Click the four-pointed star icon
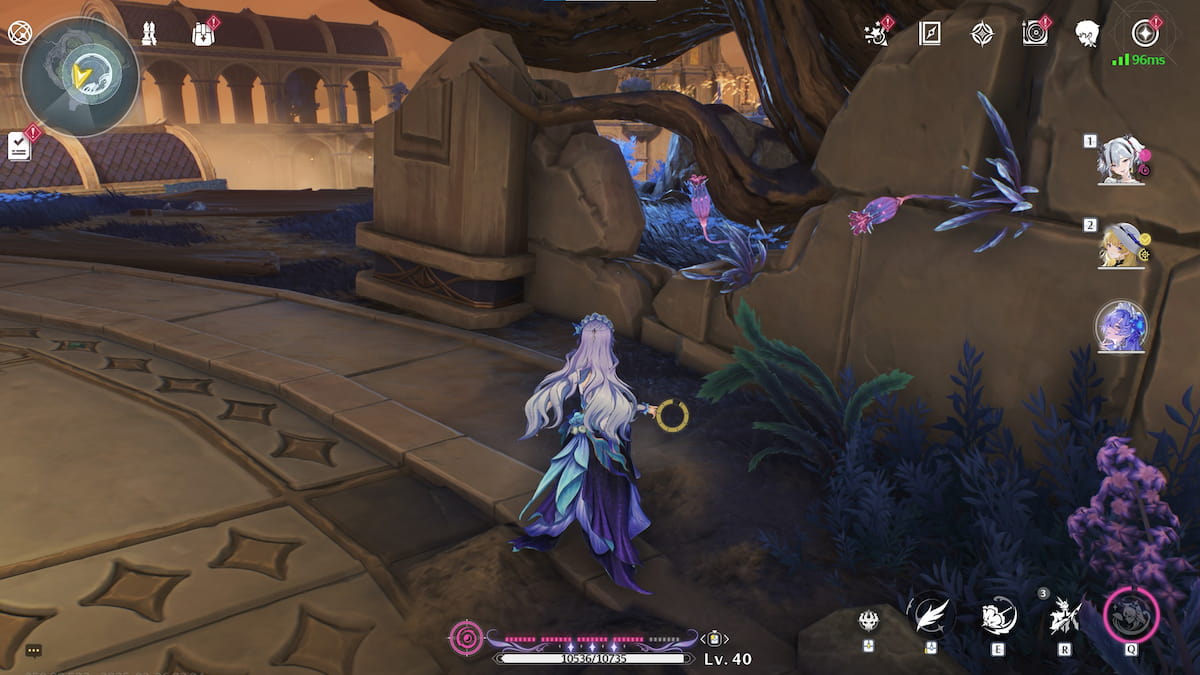 (983, 34)
